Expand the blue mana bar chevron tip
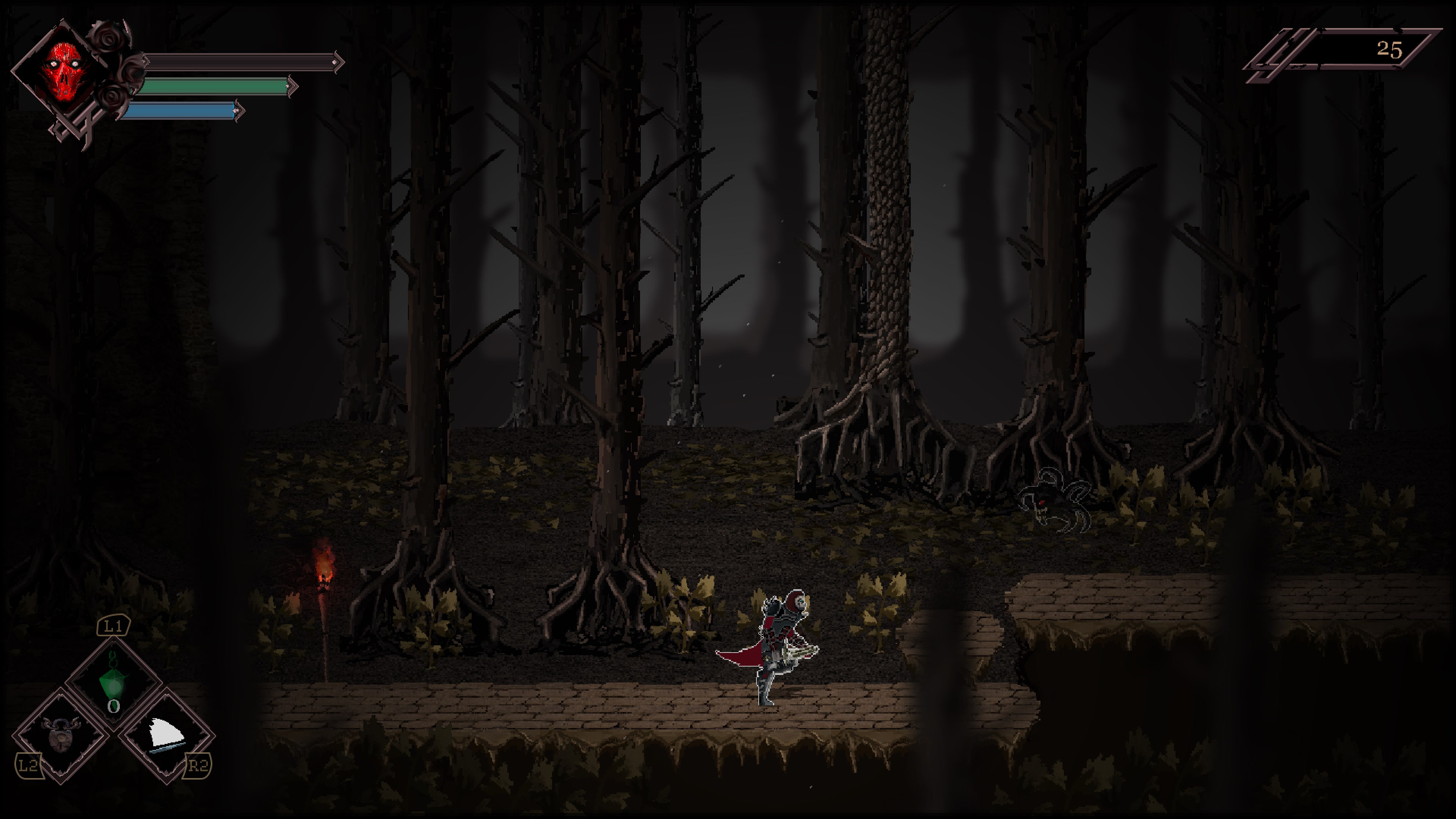This screenshot has height=819, width=1456. [x=240, y=111]
